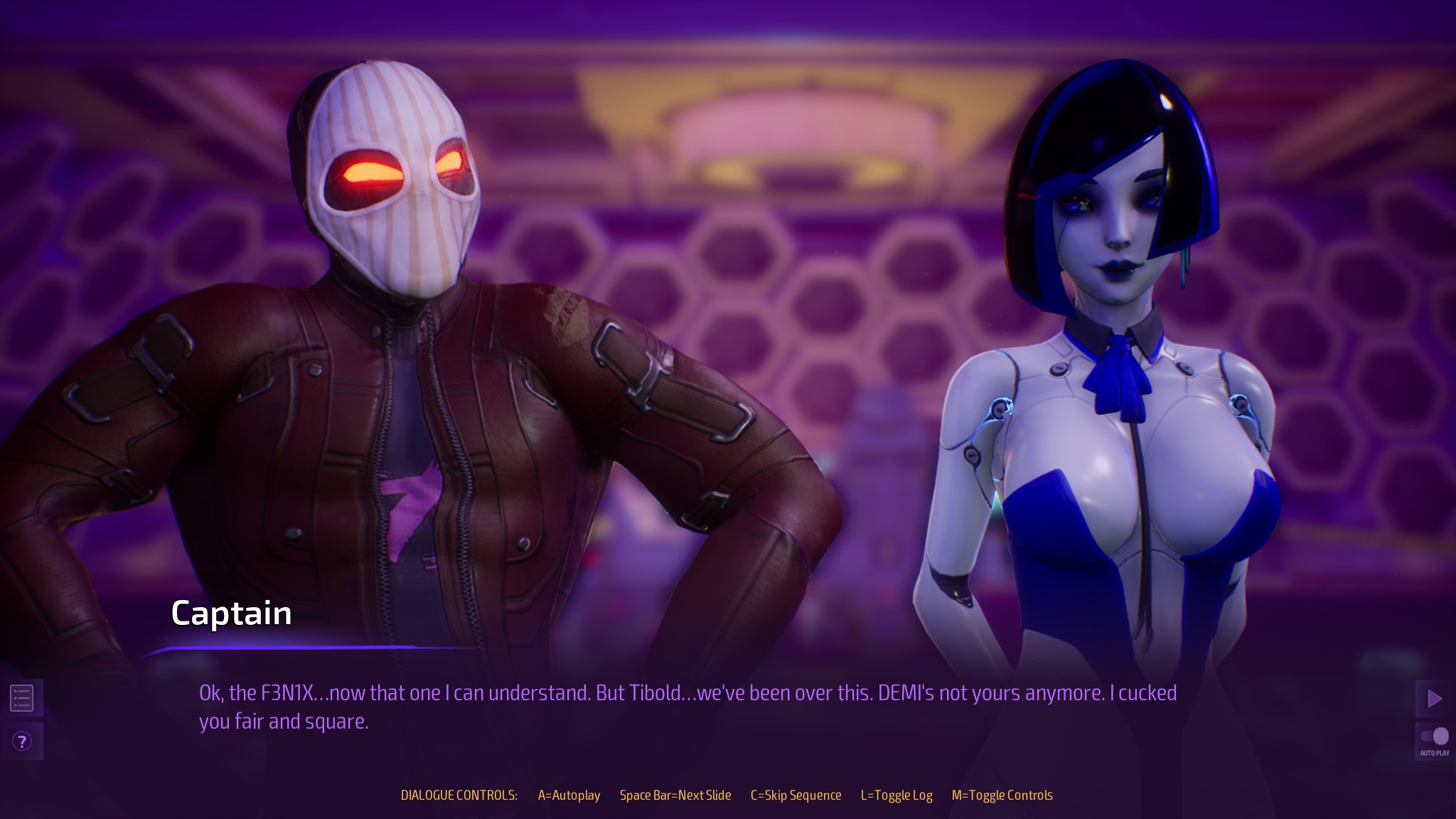Show help with the question mark icon

point(22,742)
